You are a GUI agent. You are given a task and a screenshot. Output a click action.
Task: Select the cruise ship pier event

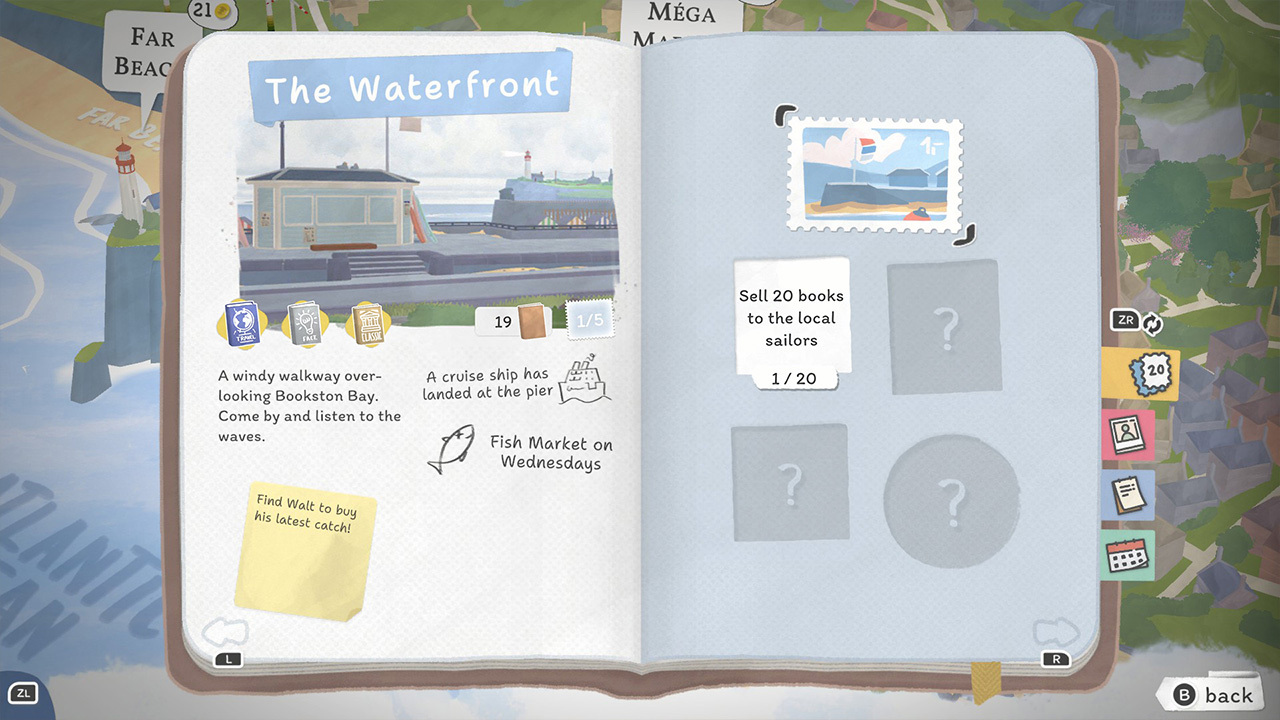point(517,384)
